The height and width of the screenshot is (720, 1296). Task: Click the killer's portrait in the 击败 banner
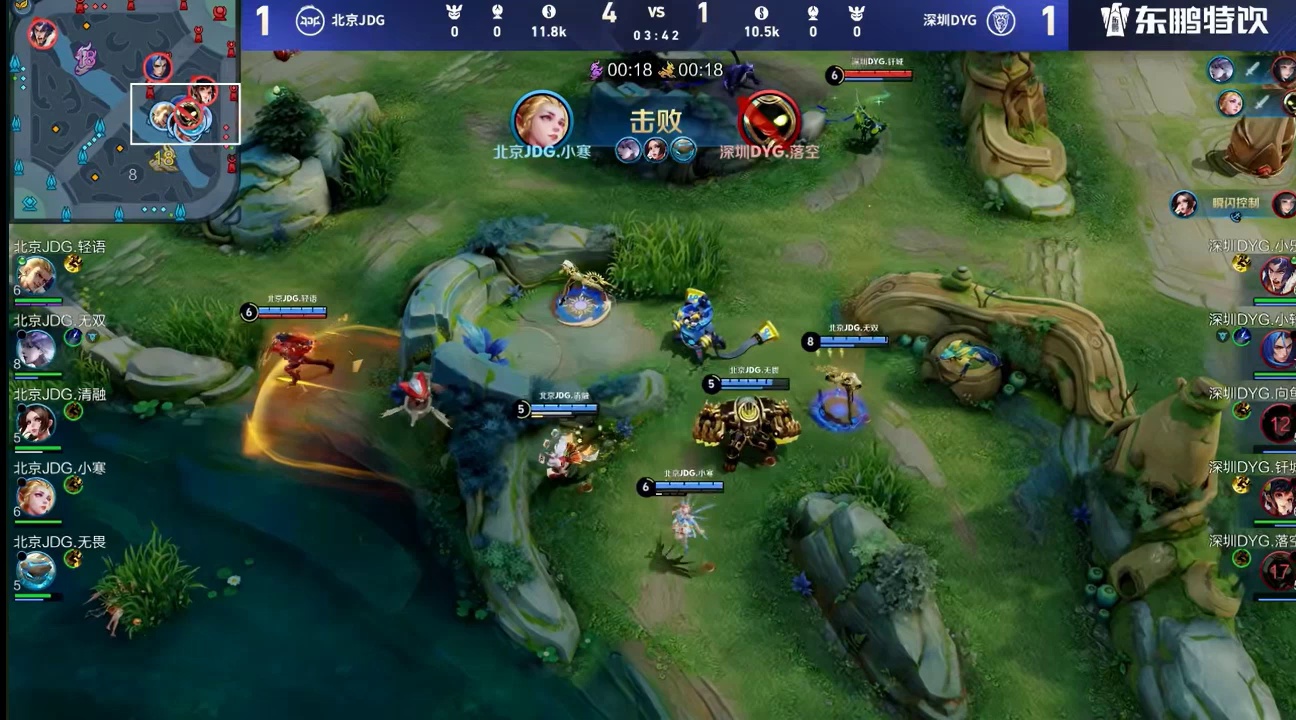click(x=542, y=120)
